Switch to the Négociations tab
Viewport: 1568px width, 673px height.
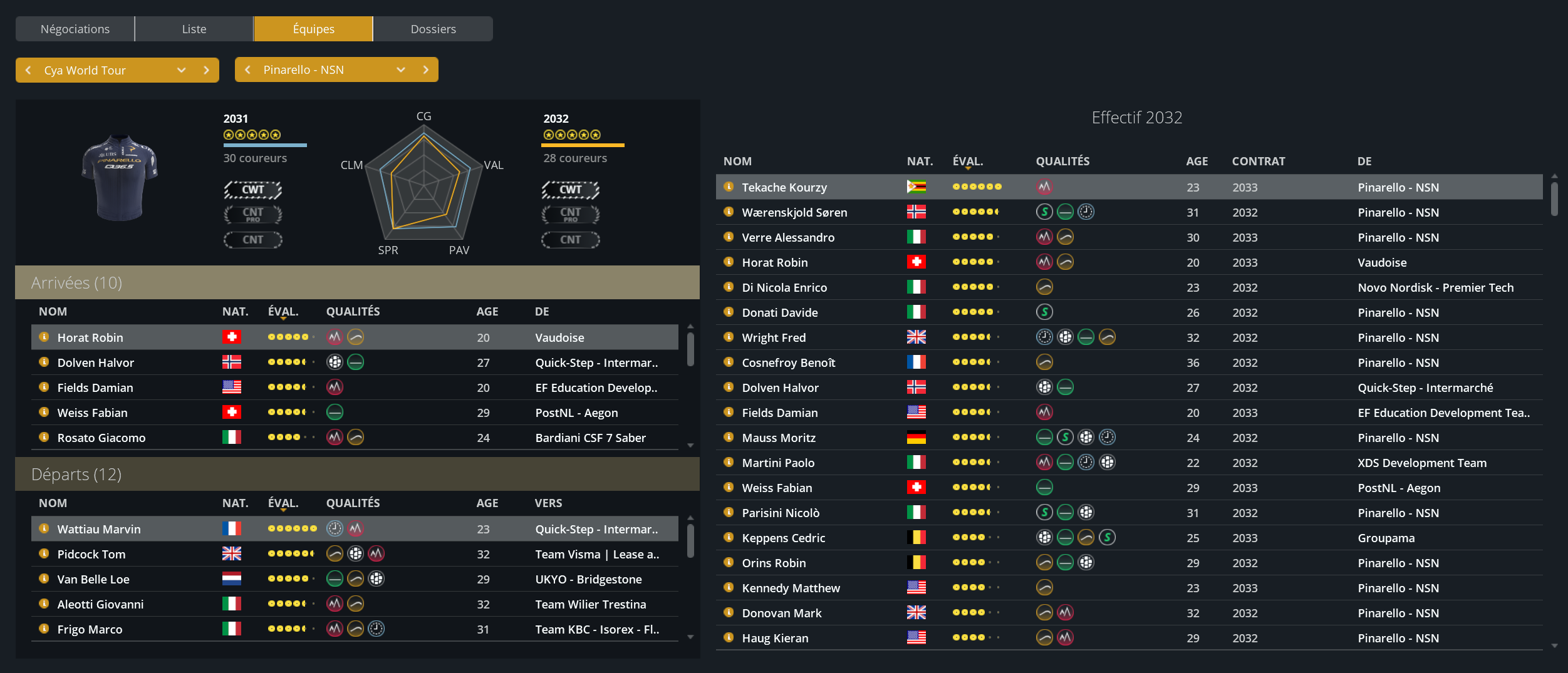point(75,29)
